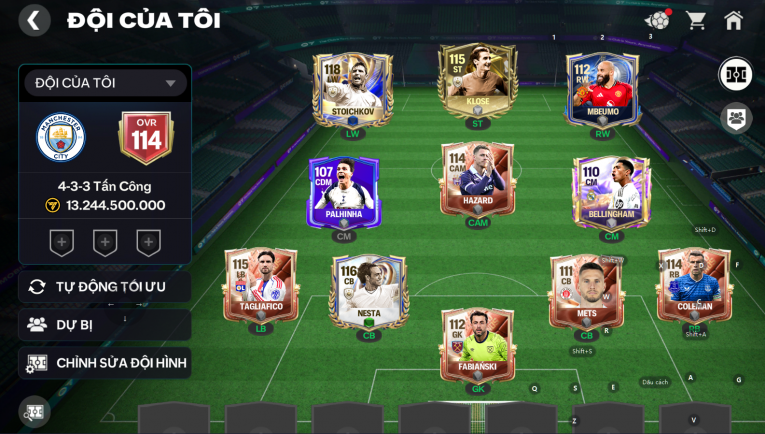
Task: Pick Palhinha CDM card
Action: click(x=344, y=193)
